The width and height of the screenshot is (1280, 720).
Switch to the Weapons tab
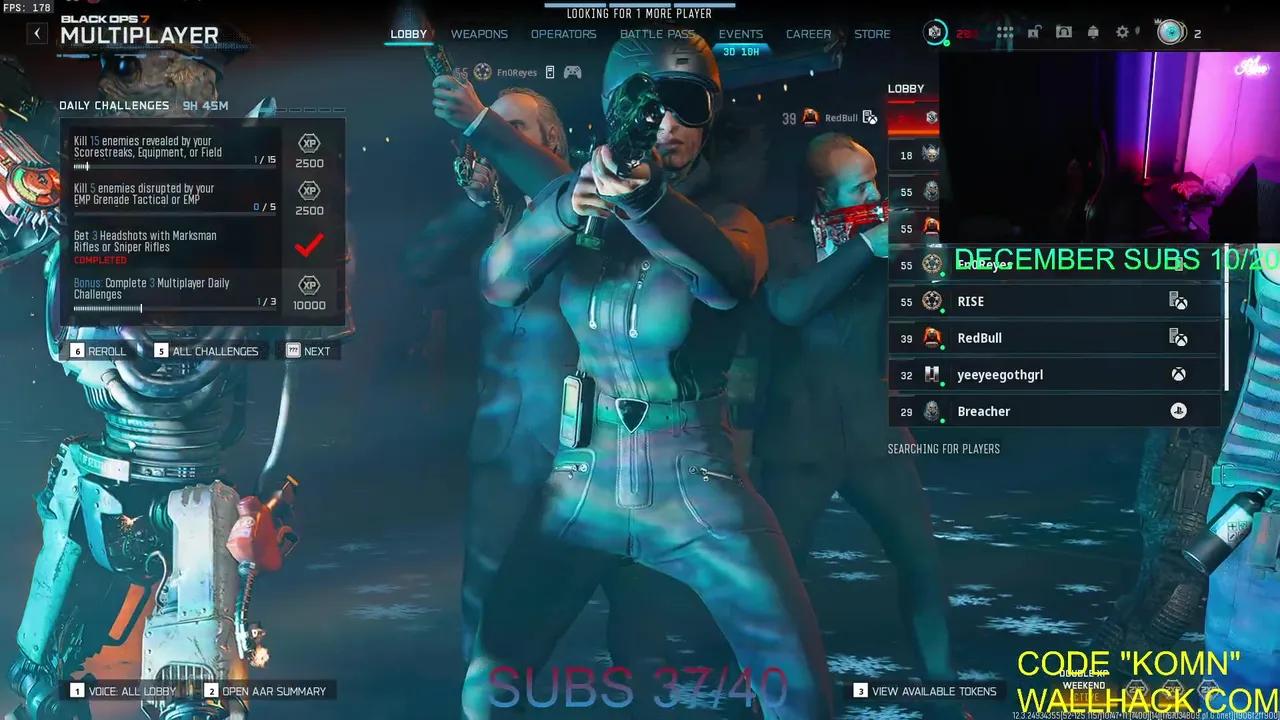click(479, 33)
